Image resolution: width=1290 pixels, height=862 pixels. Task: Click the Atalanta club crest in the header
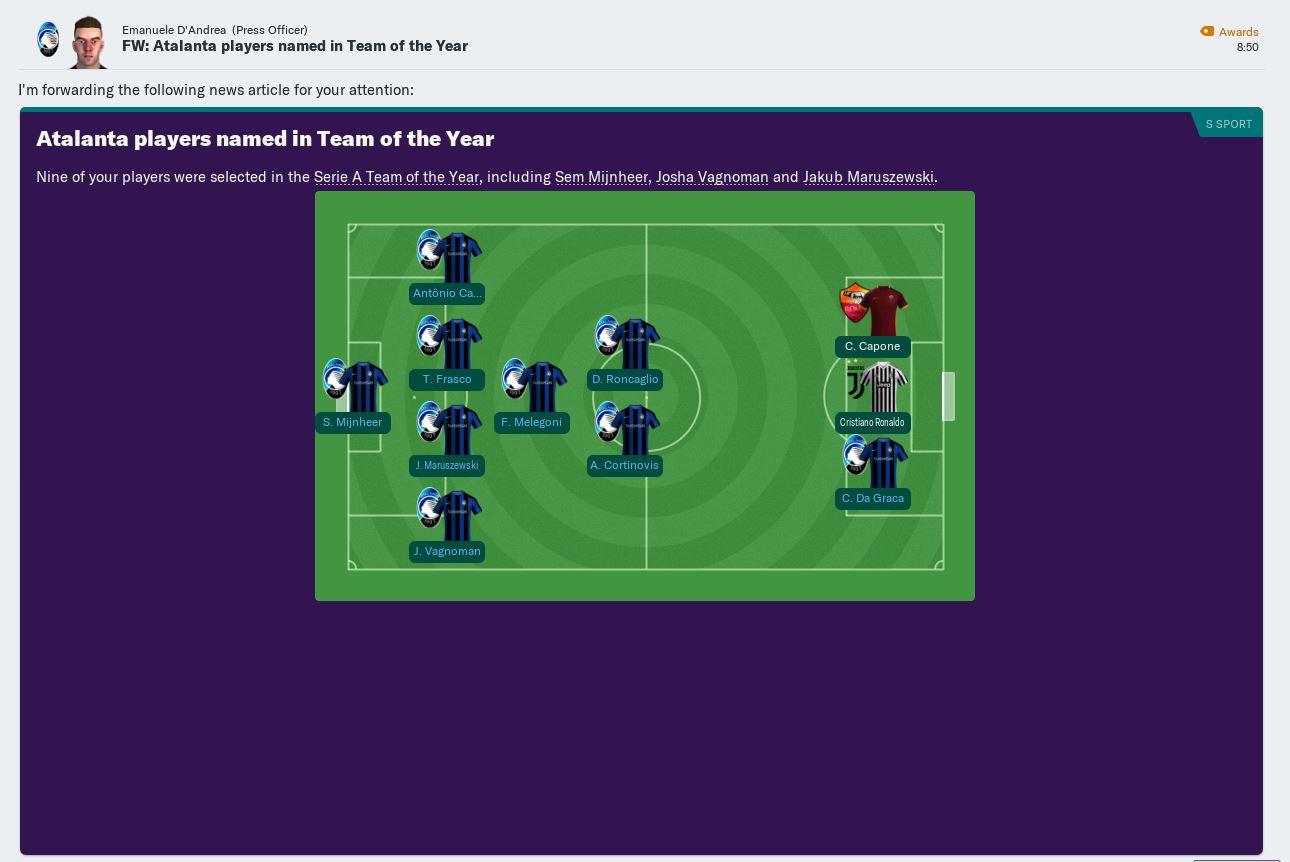(x=48, y=38)
